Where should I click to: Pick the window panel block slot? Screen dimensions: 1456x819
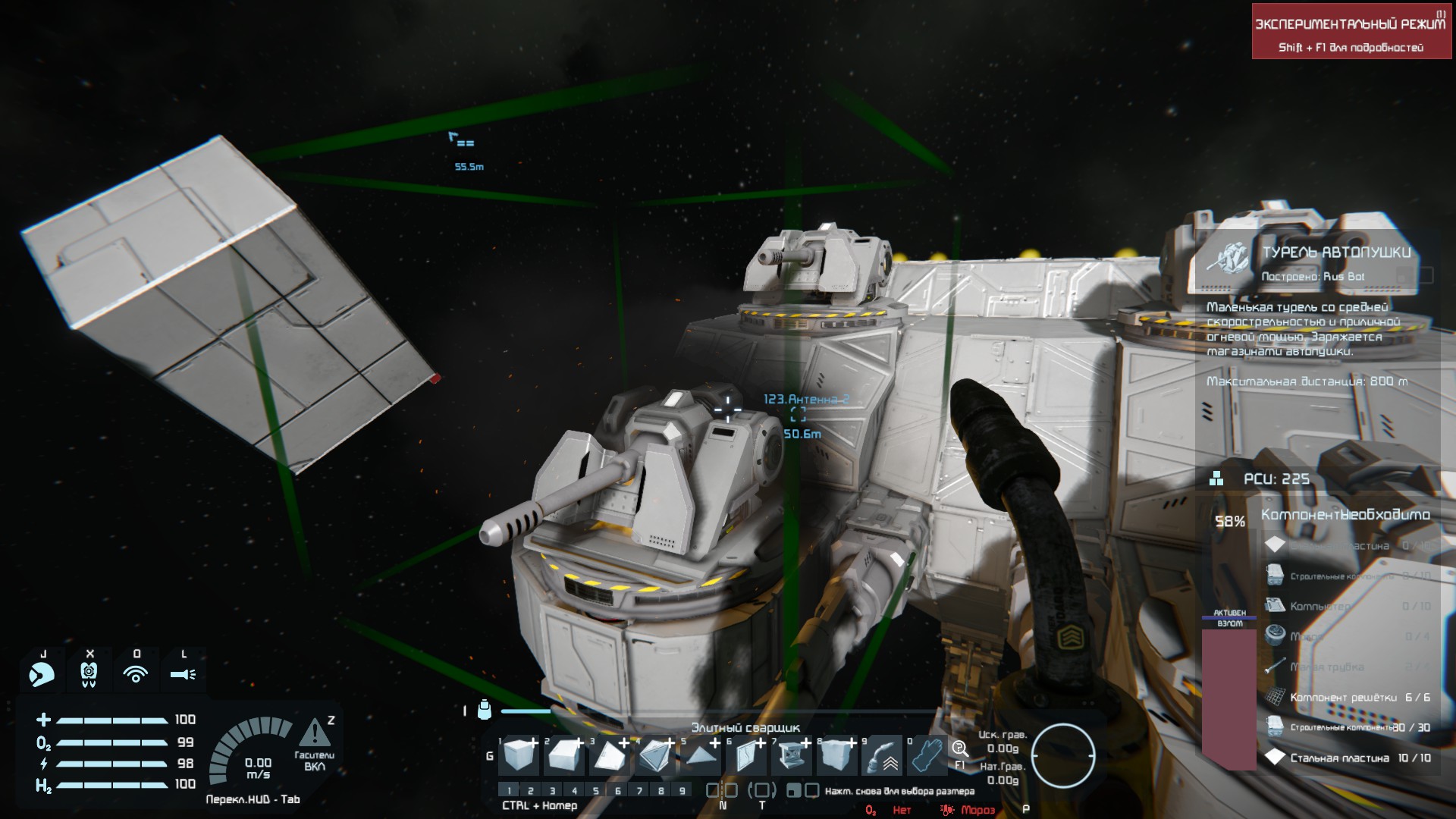tap(747, 755)
